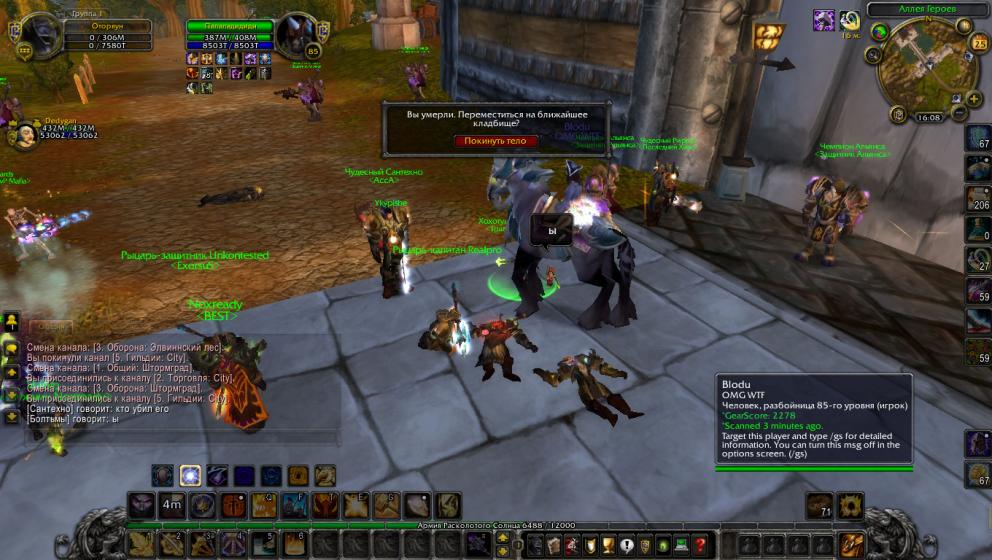
Task: Zoom in the minimap with the plus button
Action: tap(973, 98)
